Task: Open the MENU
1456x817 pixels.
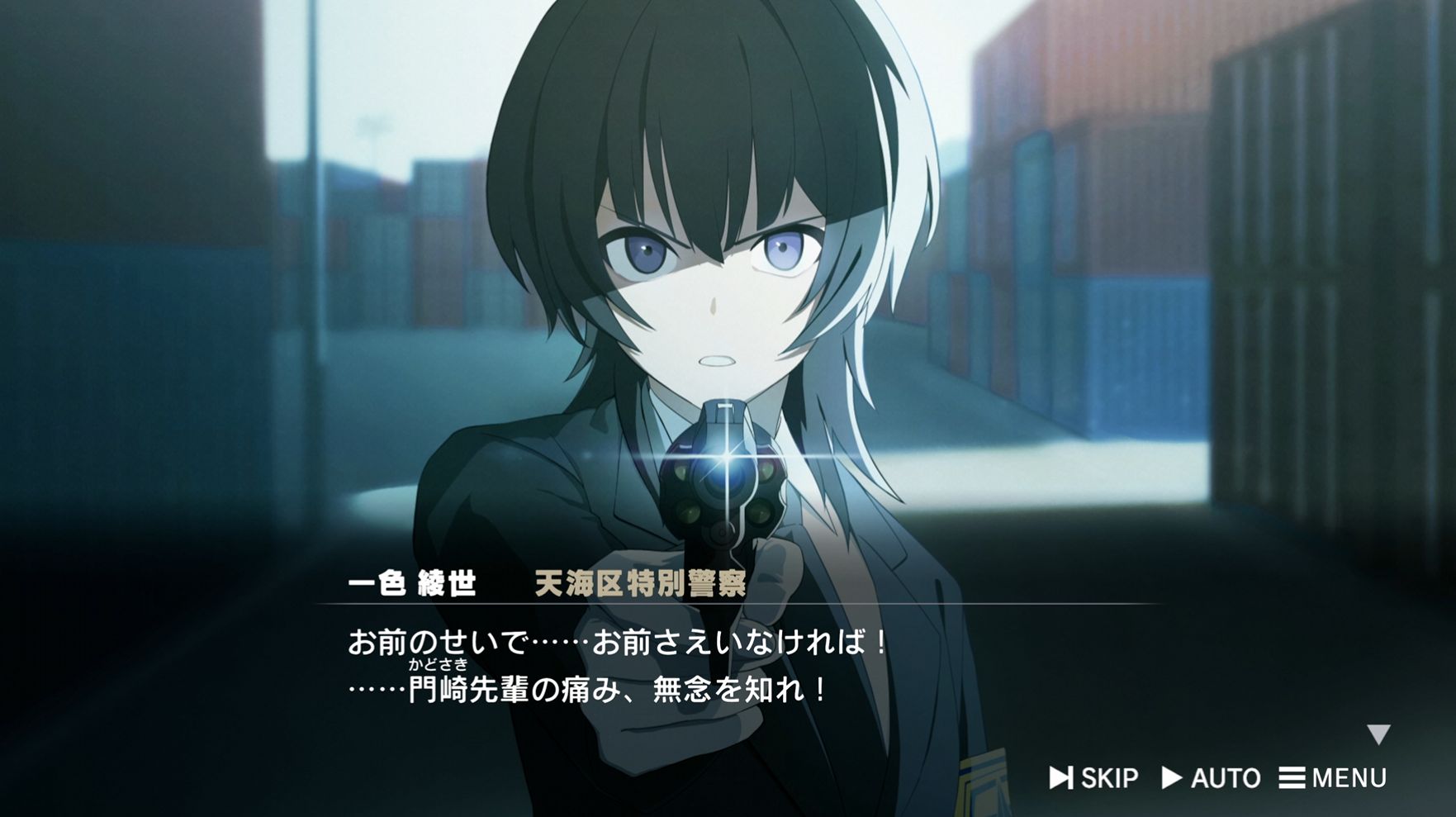Action: (1333, 777)
